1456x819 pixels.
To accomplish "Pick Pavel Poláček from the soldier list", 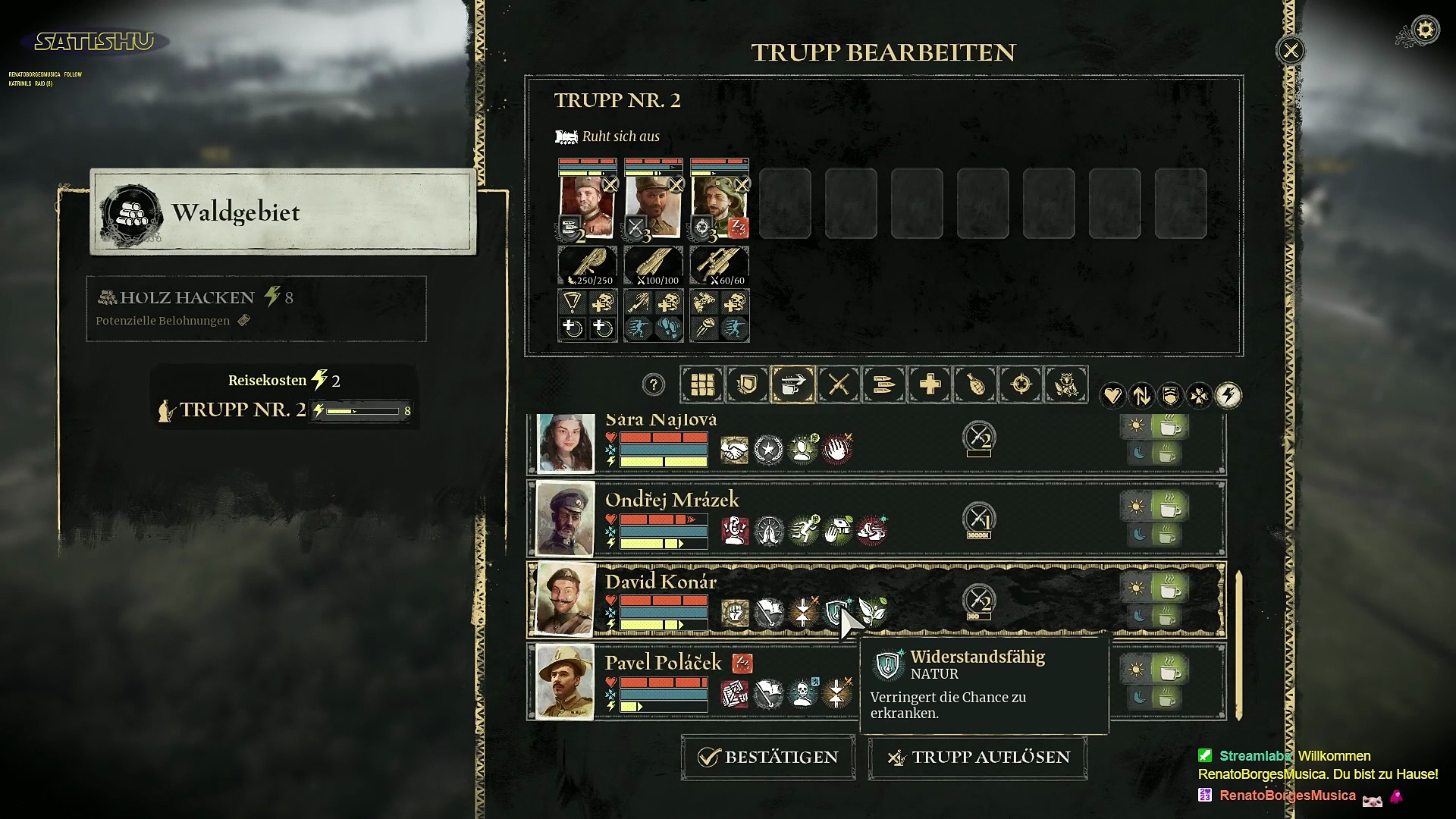I will click(x=663, y=664).
